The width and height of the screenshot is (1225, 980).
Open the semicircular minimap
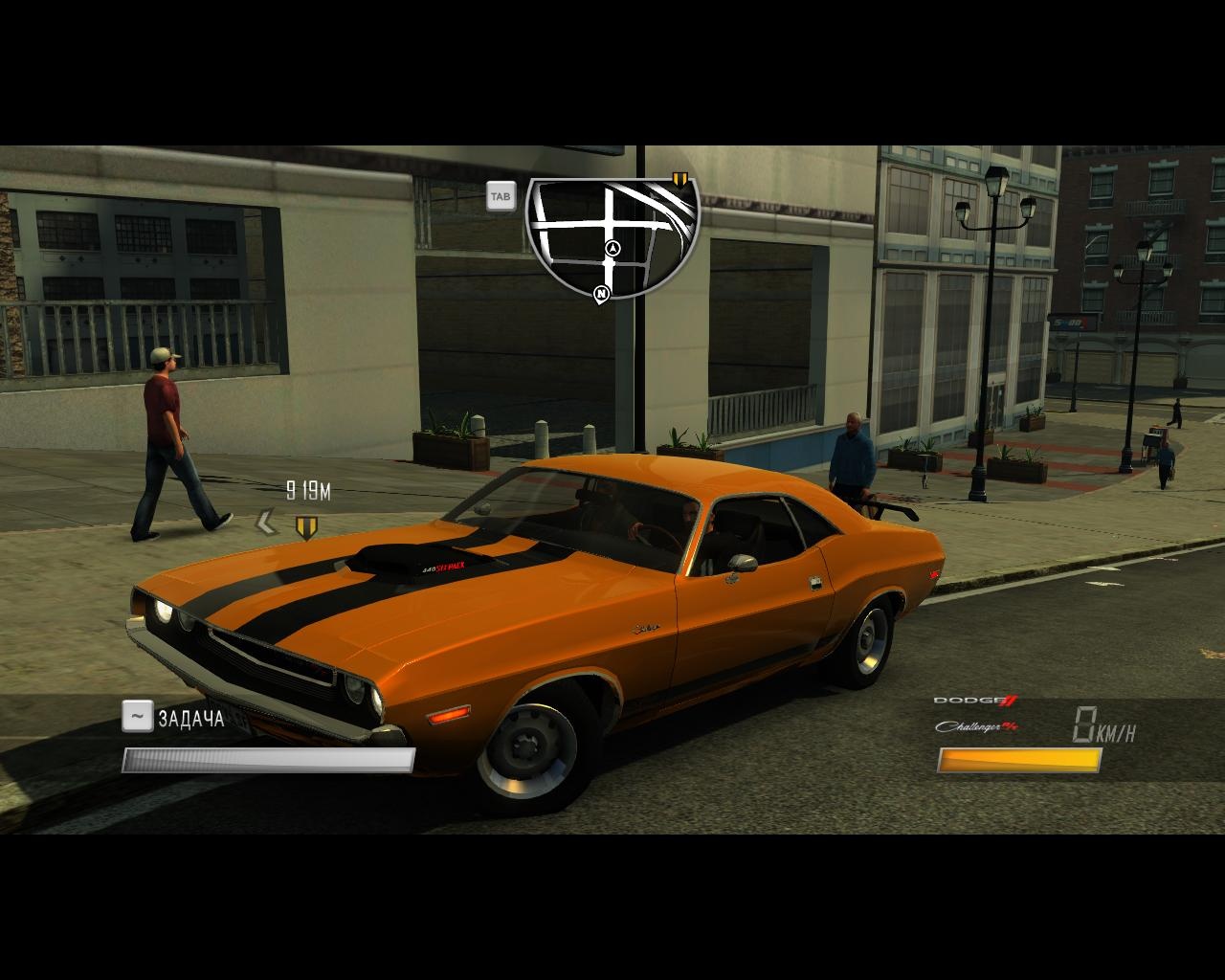point(612,233)
